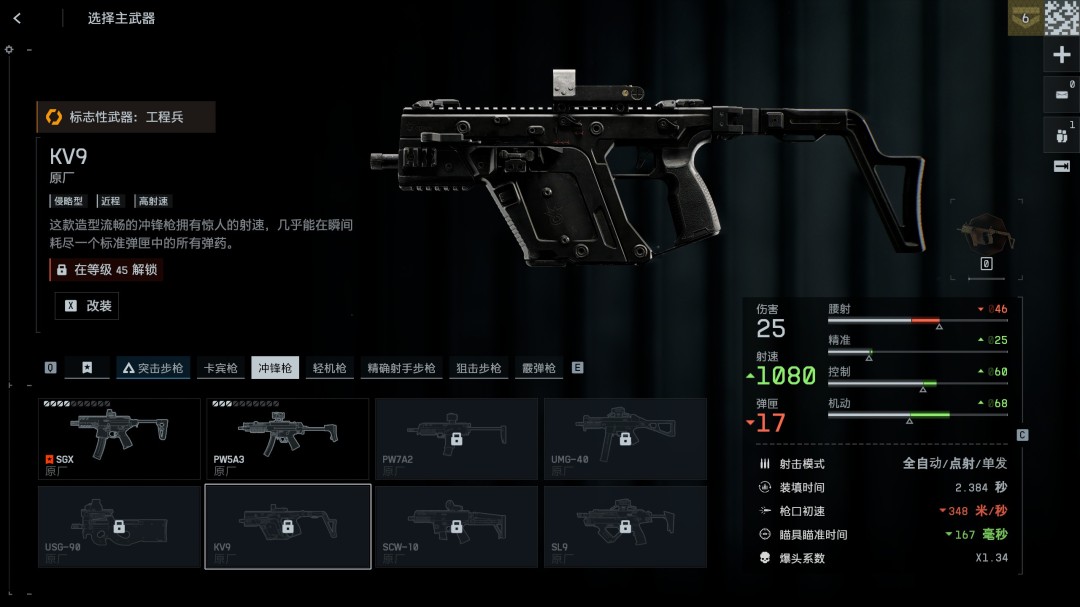
Task: Show the 狙击步枪 category tab
Action: (478, 368)
